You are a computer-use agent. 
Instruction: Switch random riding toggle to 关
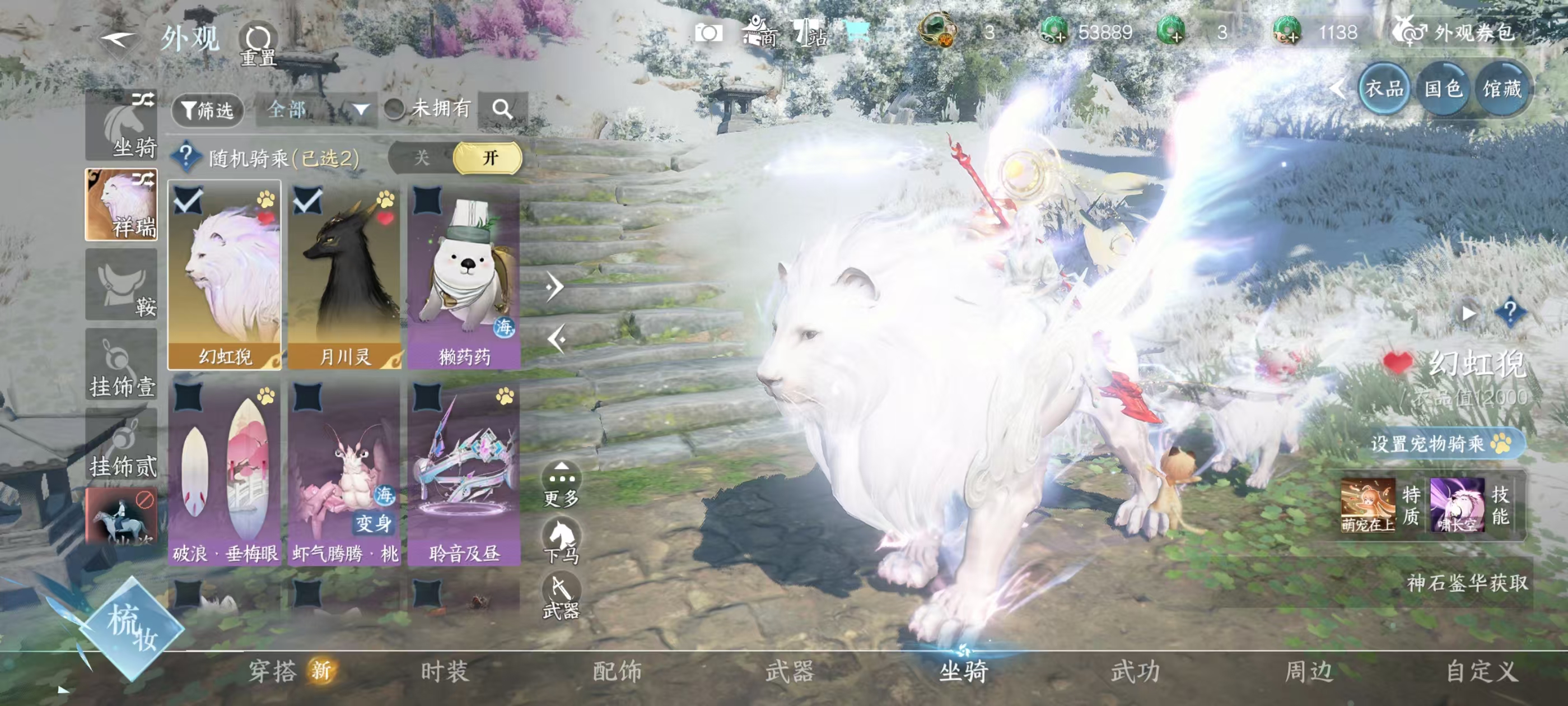click(421, 159)
